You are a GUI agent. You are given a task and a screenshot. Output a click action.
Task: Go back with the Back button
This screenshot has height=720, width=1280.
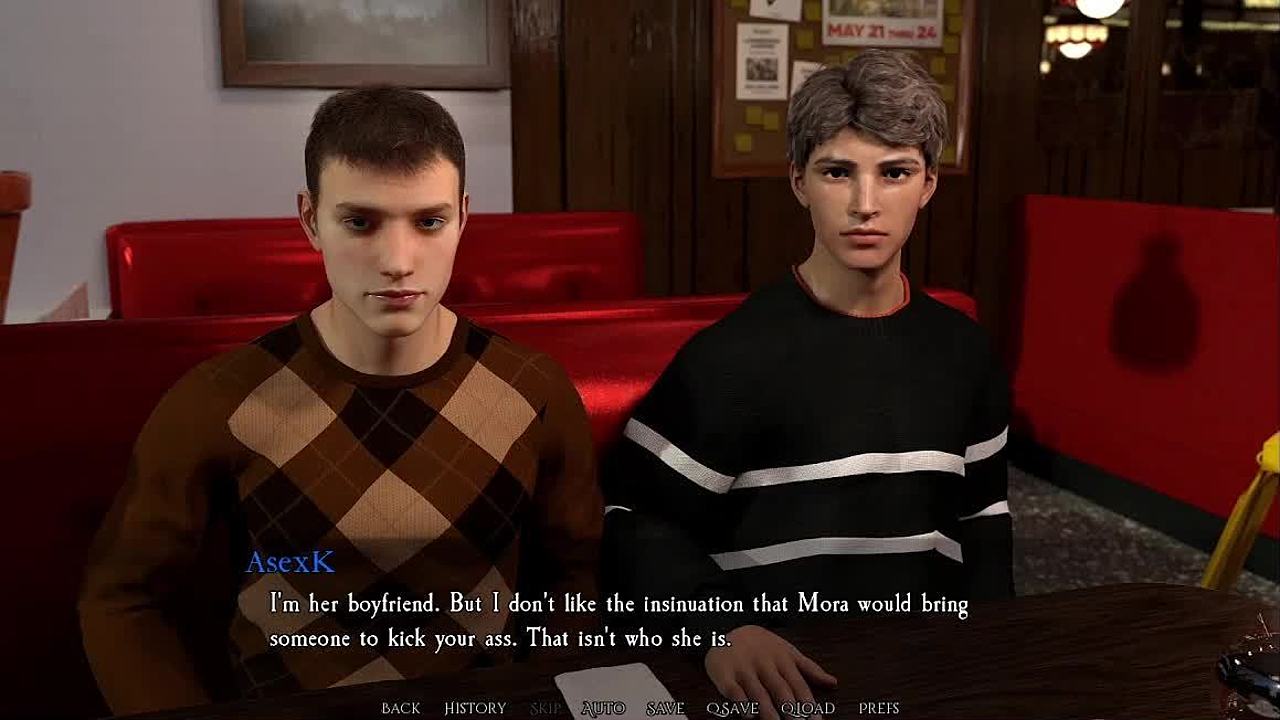(400, 708)
